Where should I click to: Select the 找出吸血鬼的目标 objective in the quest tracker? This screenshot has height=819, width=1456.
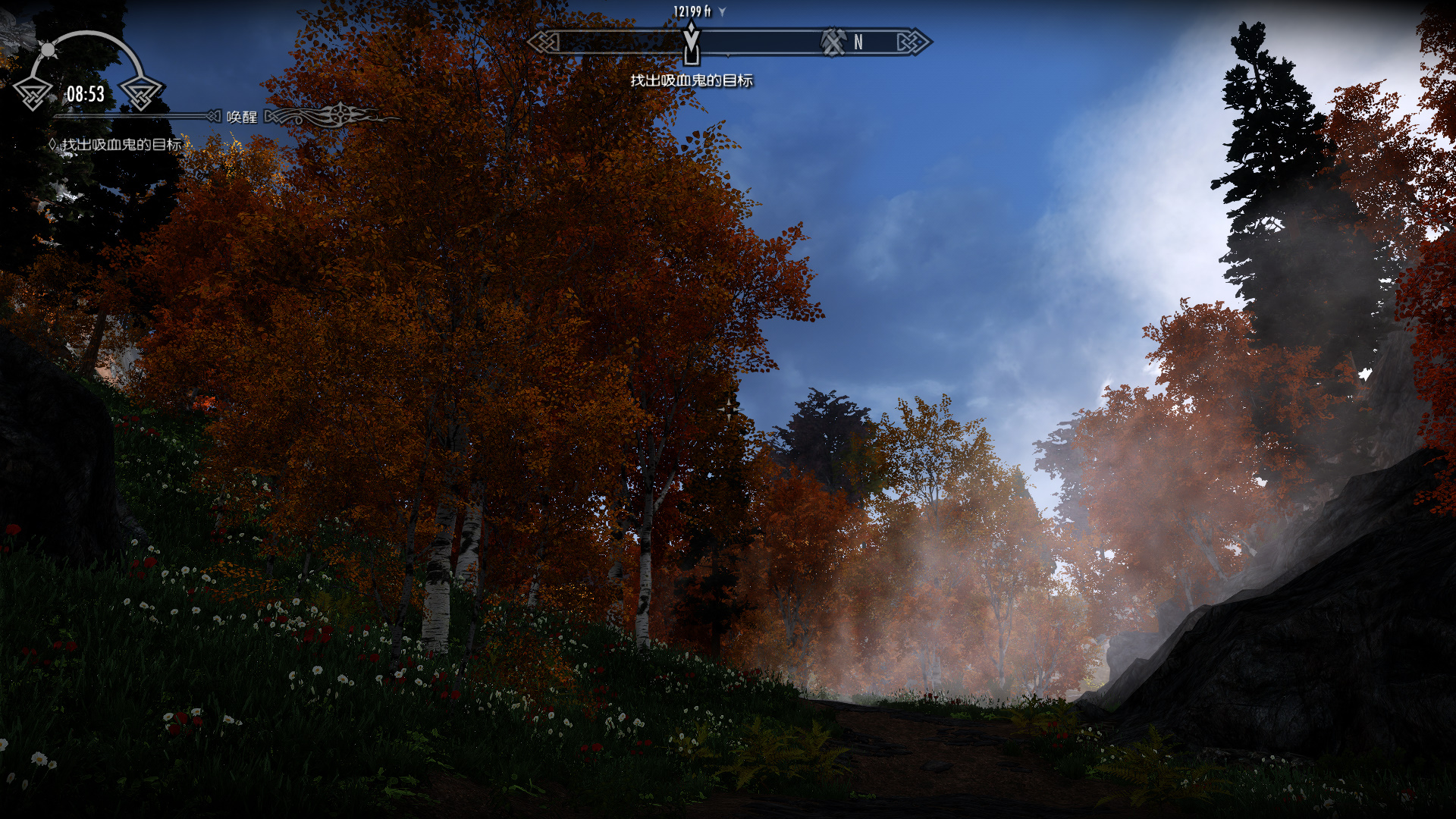pos(121,144)
